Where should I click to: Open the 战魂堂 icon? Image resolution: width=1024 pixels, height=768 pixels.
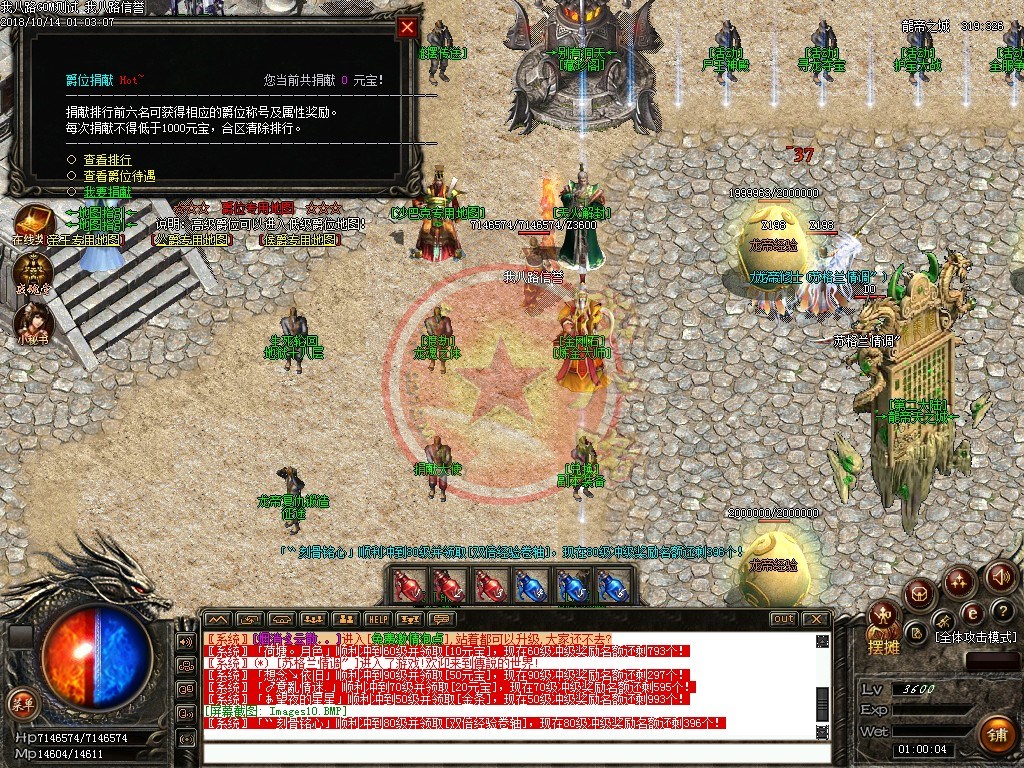(x=33, y=271)
